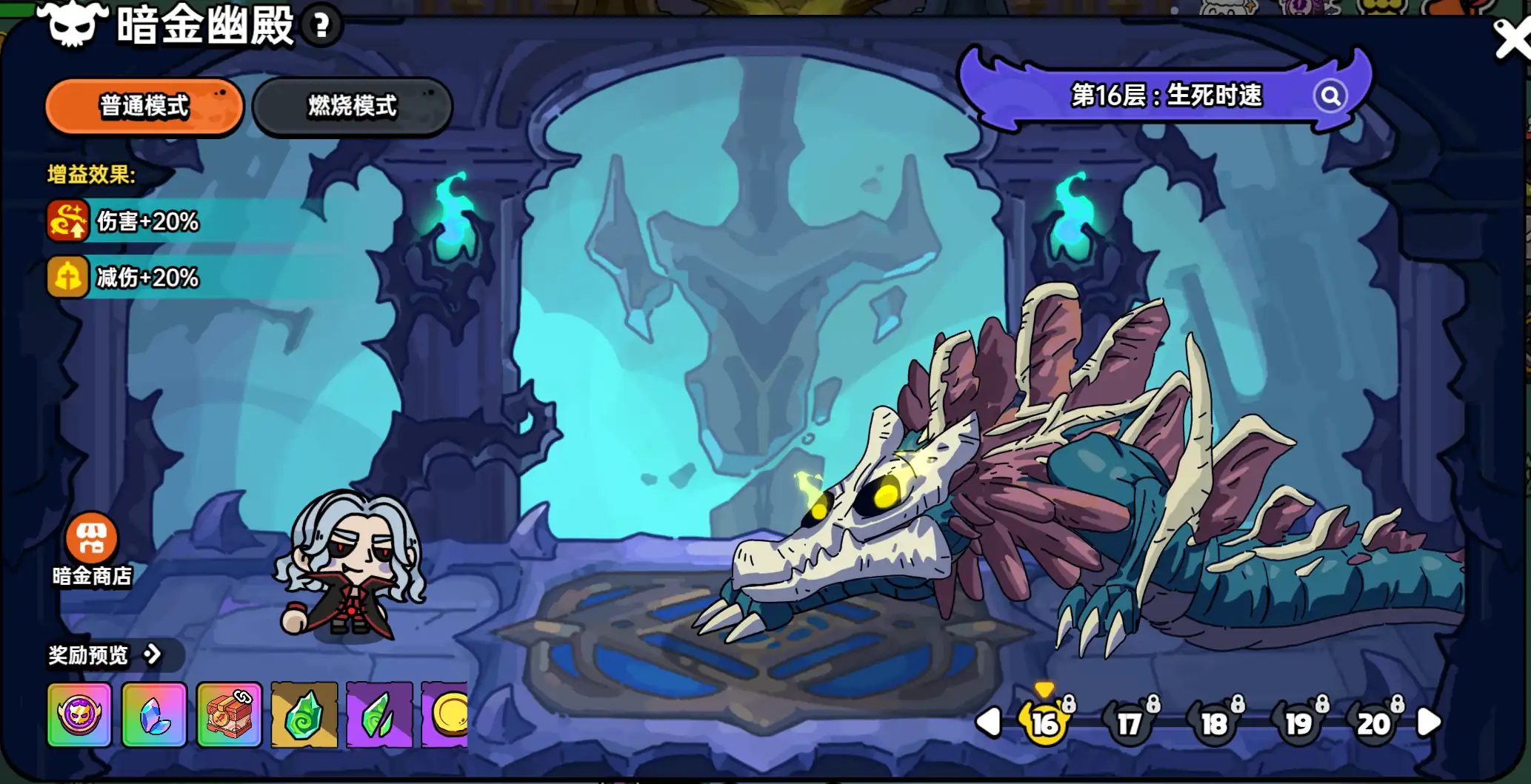Image resolution: width=1531 pixels, height=784 pixels.
Task: Inspect the red treasure chest reward
Action: 229,715
